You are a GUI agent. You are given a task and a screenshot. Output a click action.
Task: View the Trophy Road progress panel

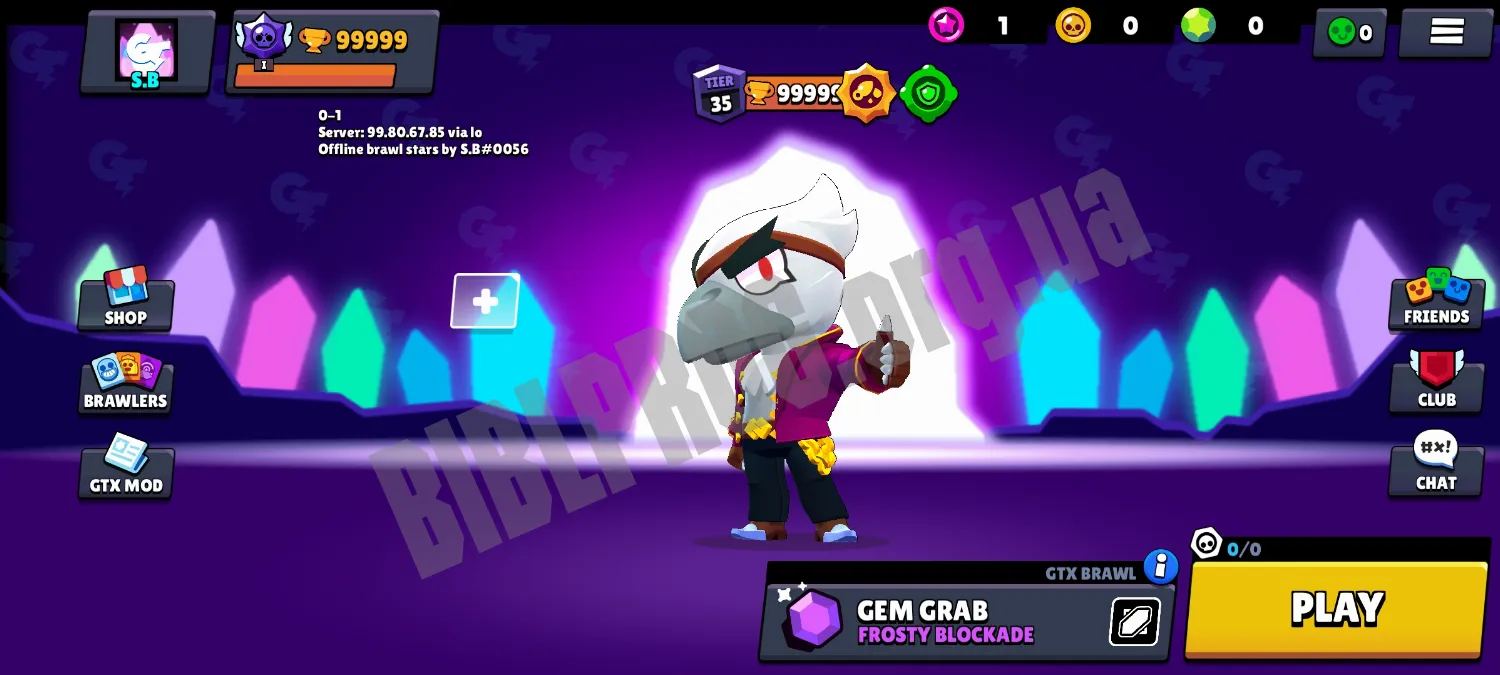click(x=332, y=52)
